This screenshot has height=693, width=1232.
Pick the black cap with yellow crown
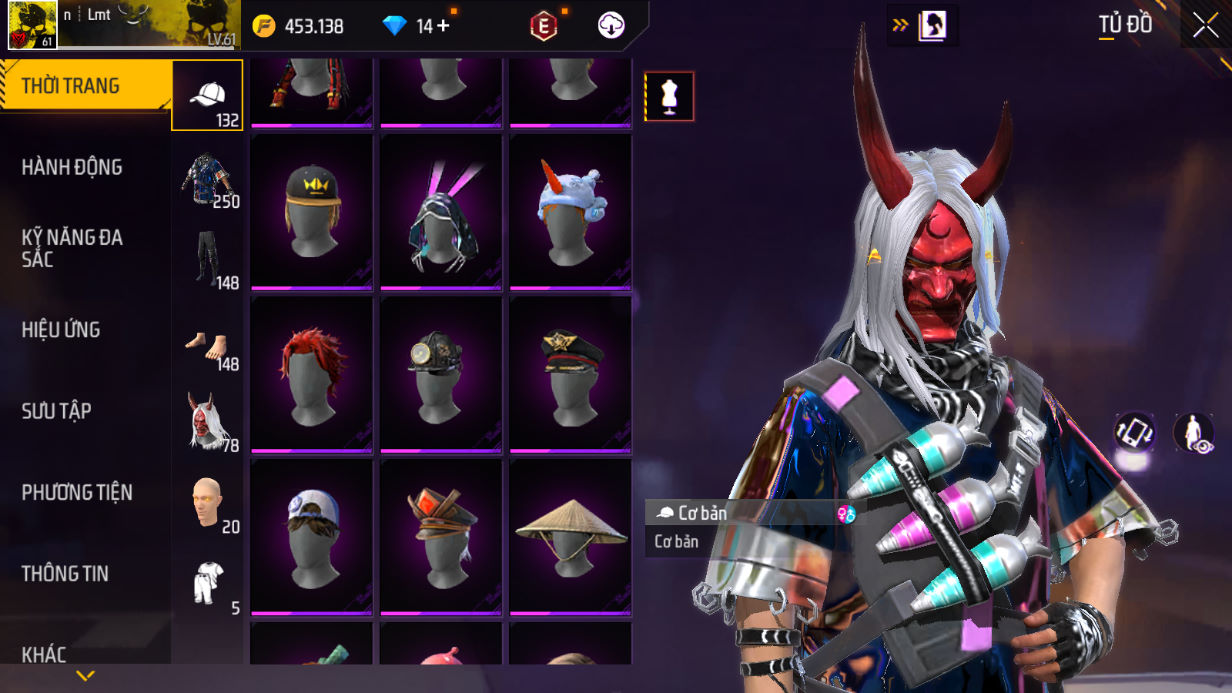312,210
